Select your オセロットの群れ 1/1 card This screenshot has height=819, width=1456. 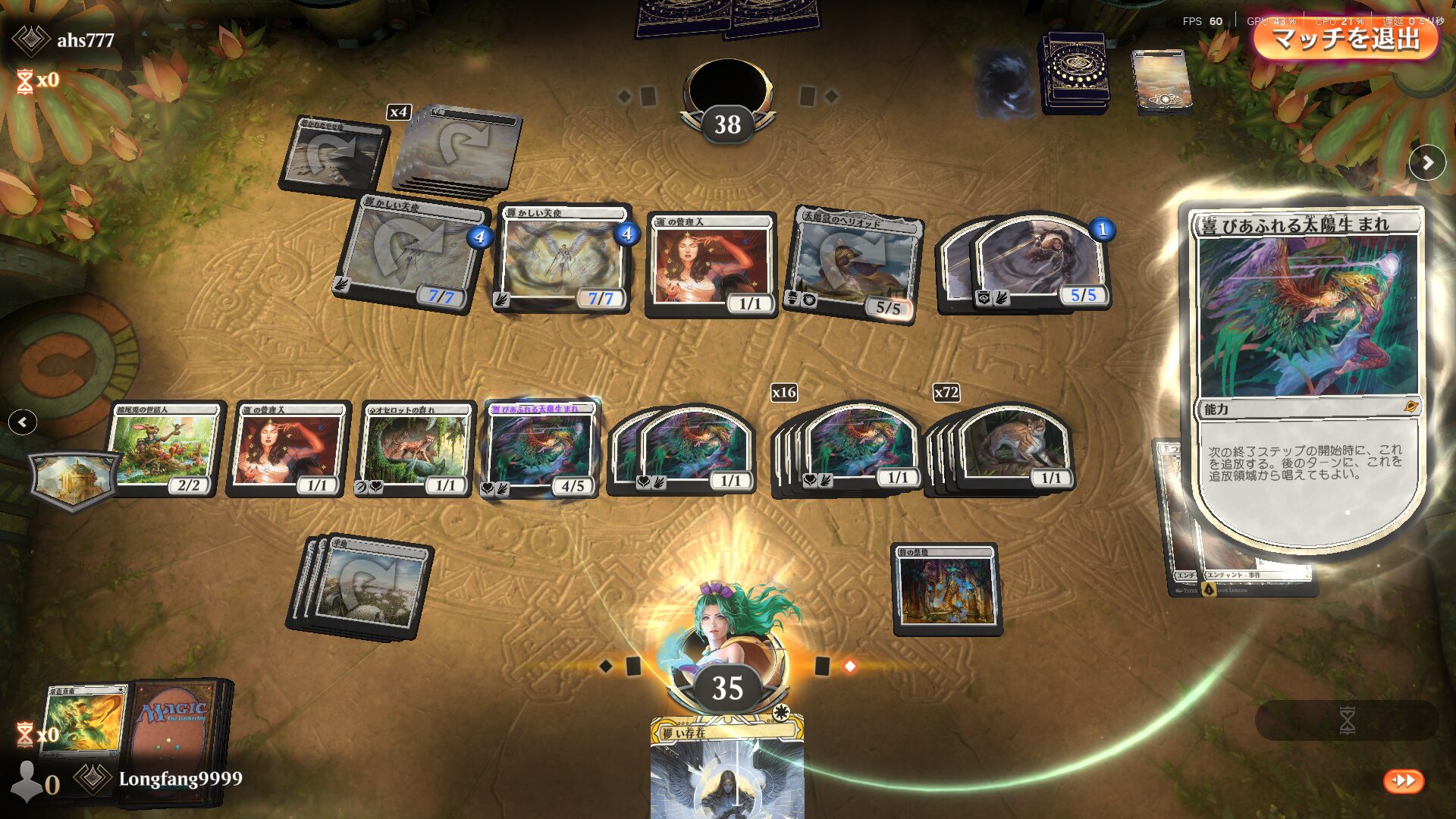pyautogui.click(x=416, y=449)
